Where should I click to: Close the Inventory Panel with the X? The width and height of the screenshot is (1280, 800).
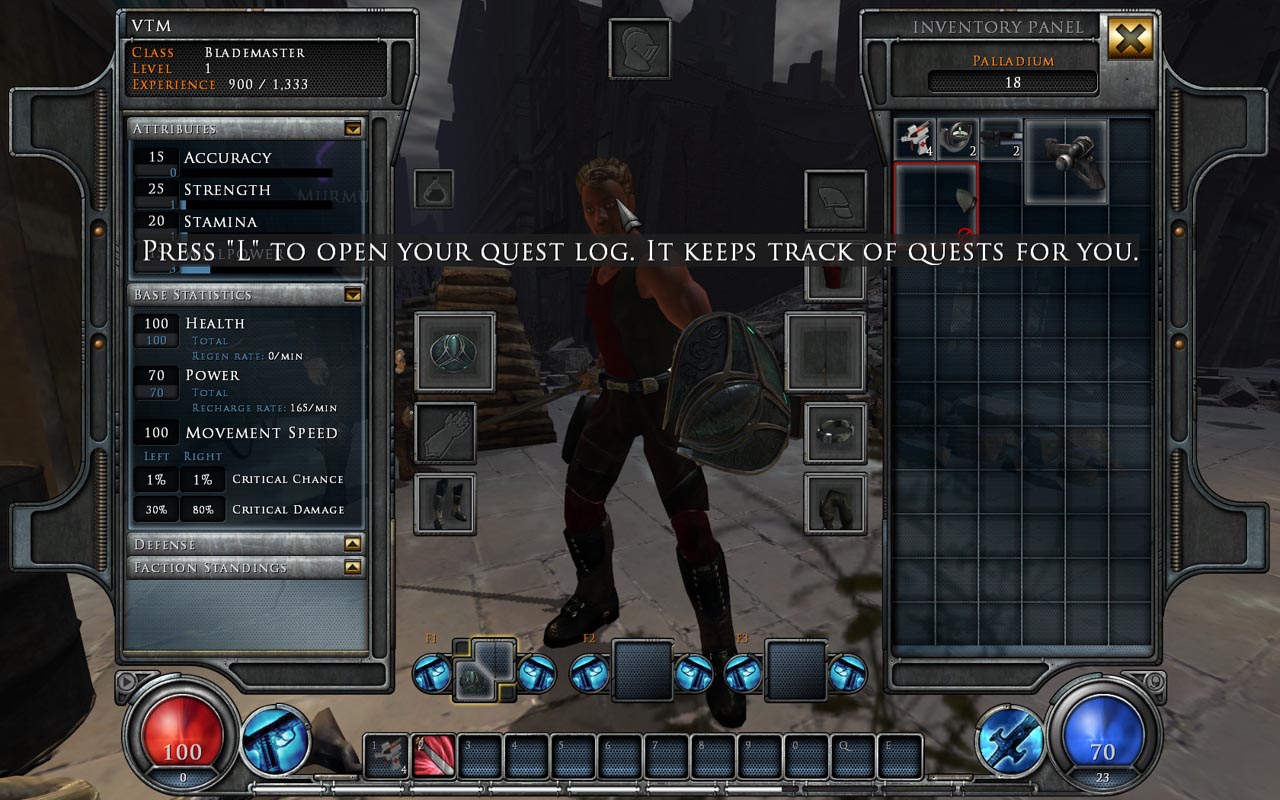[x=1130, y=39]
